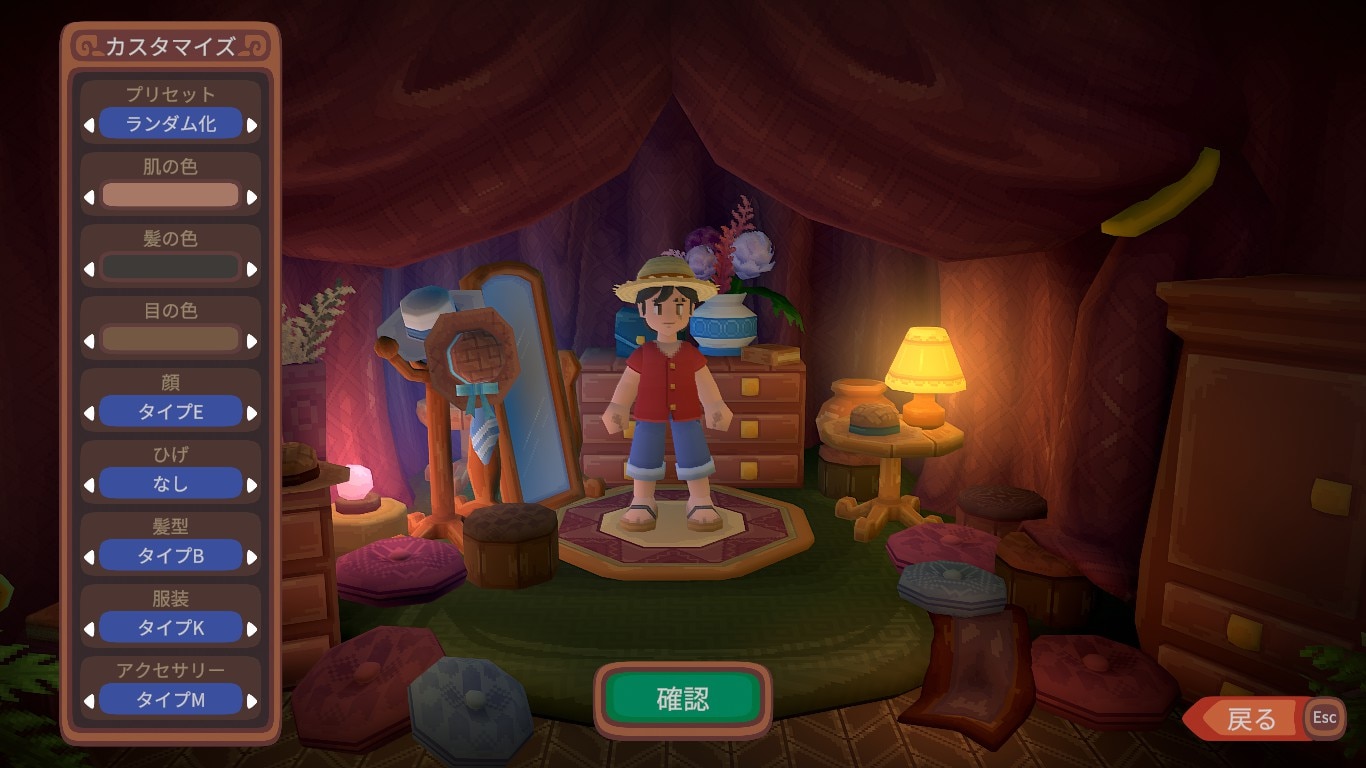Click the skin color swatch under 肌の色
1366x768 pixels.
coord(168,195)
